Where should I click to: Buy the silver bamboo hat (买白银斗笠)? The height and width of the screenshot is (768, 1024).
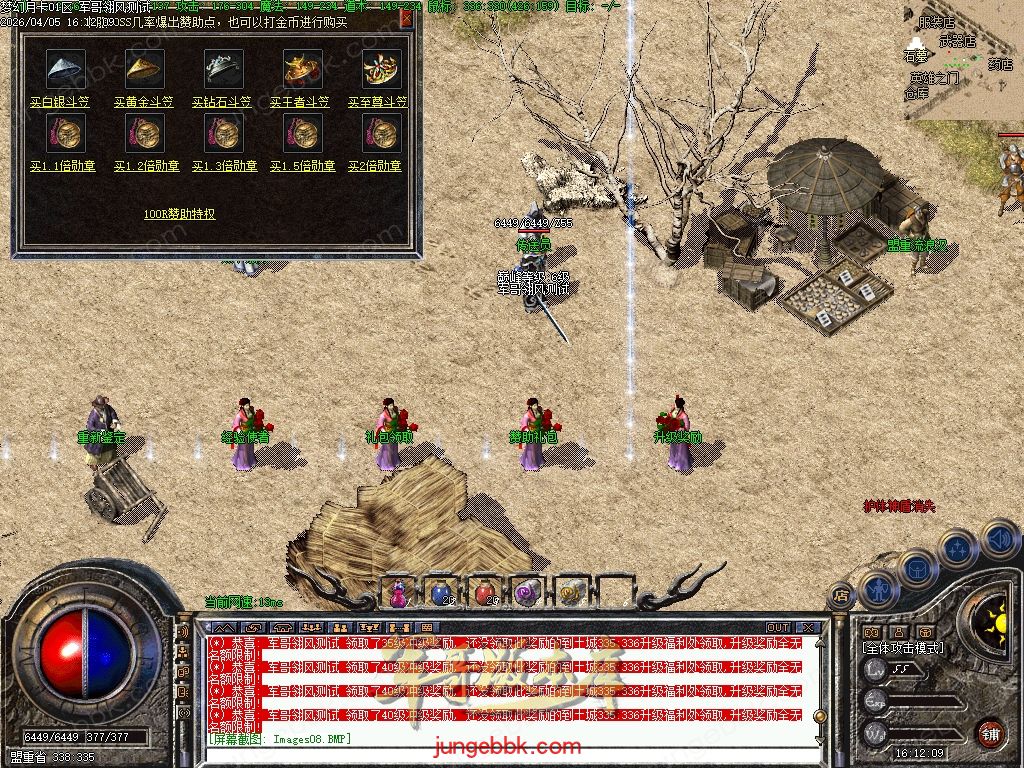coord(59,102)
